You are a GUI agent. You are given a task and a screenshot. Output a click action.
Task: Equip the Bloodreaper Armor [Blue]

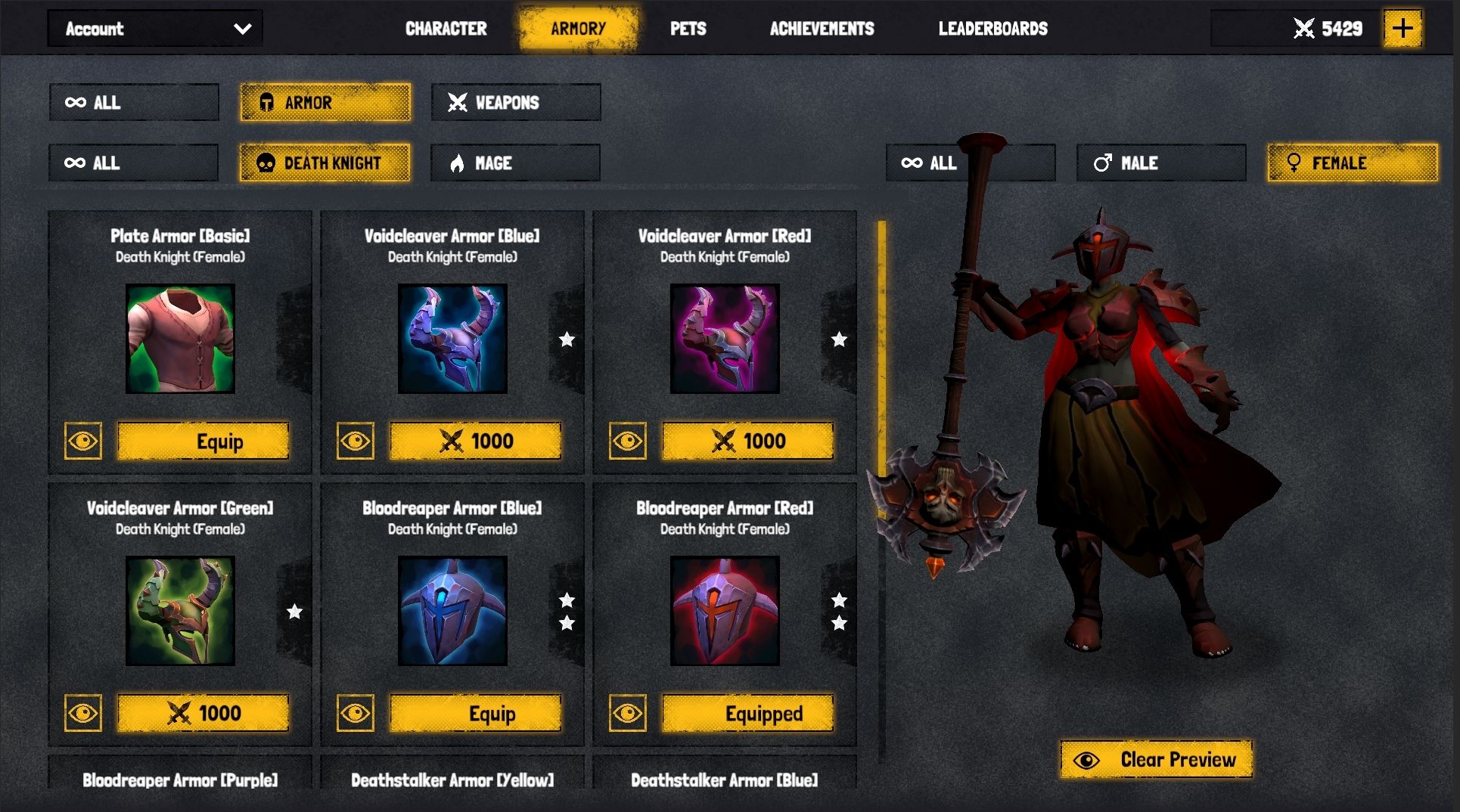click(475, 714)
